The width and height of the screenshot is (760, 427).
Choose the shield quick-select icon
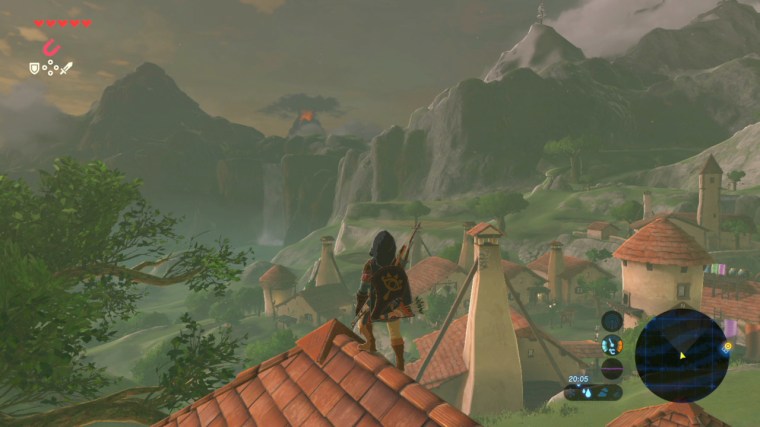(x=34, y=68)
